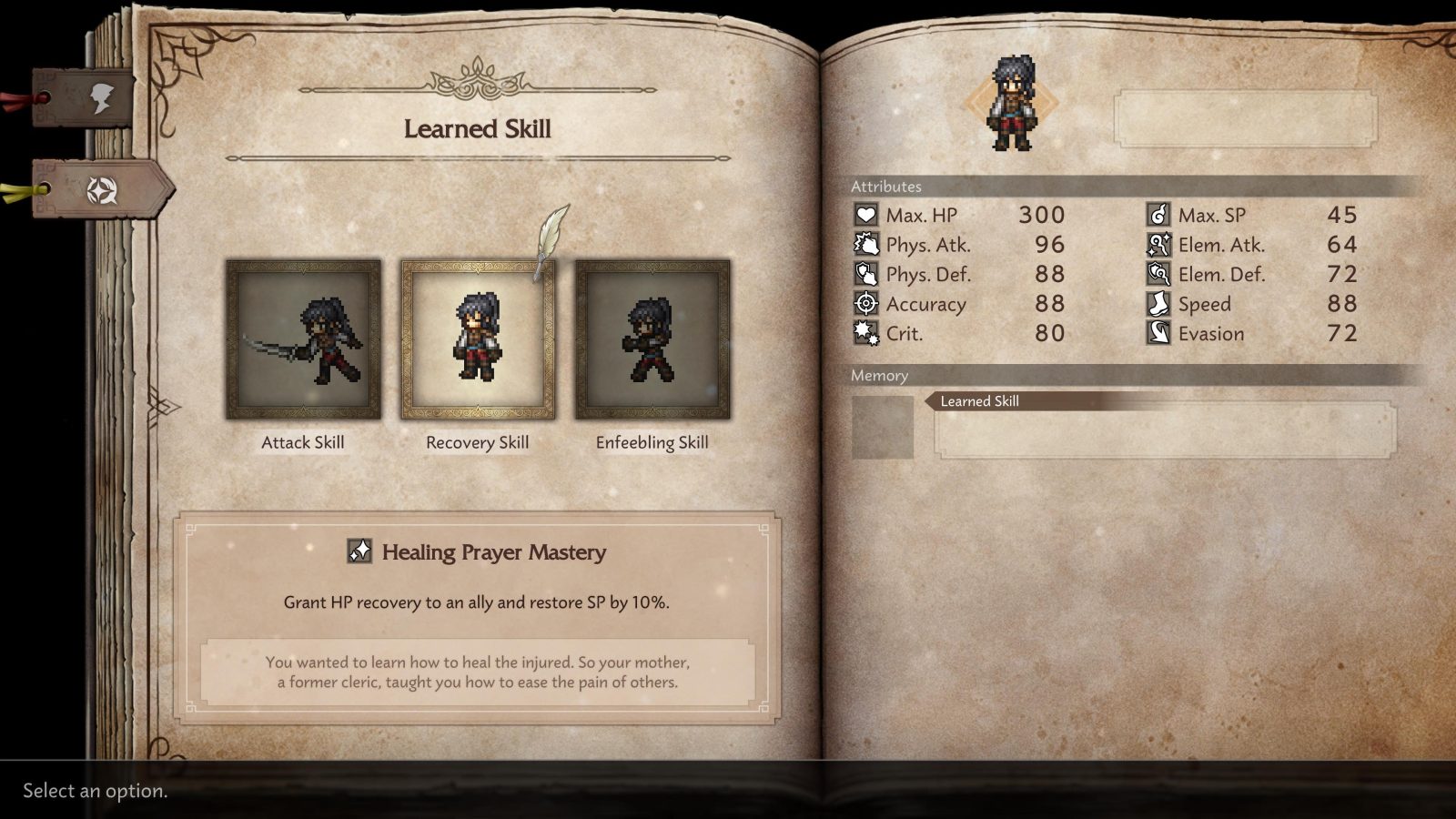The image size is (1456, 819).
Task: Choose the Attack Skill option
Action: coord(304,338)
